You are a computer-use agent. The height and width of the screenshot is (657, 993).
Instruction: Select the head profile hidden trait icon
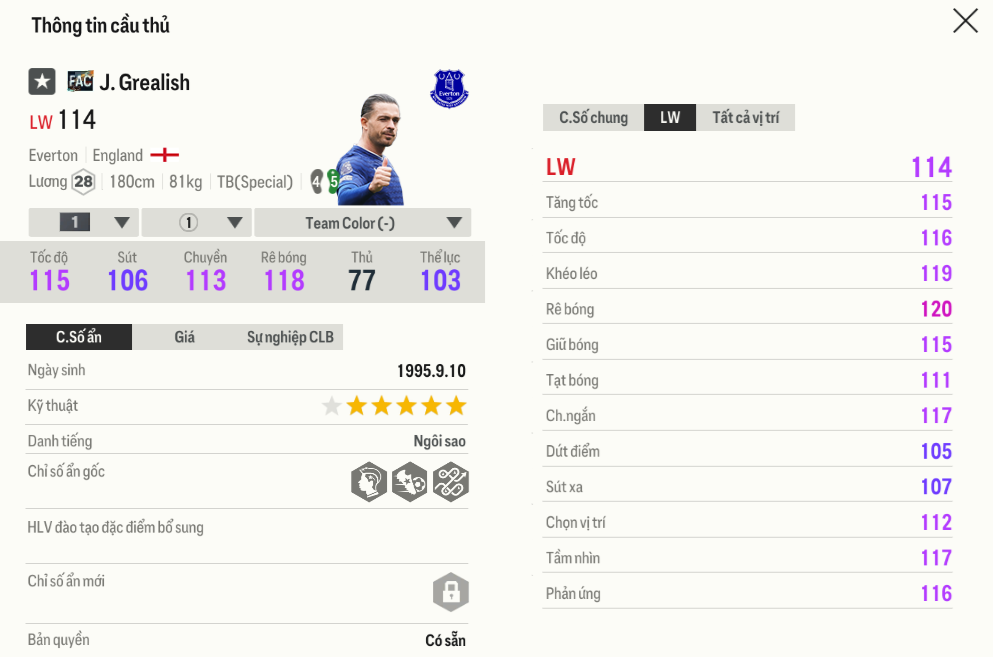369,482
